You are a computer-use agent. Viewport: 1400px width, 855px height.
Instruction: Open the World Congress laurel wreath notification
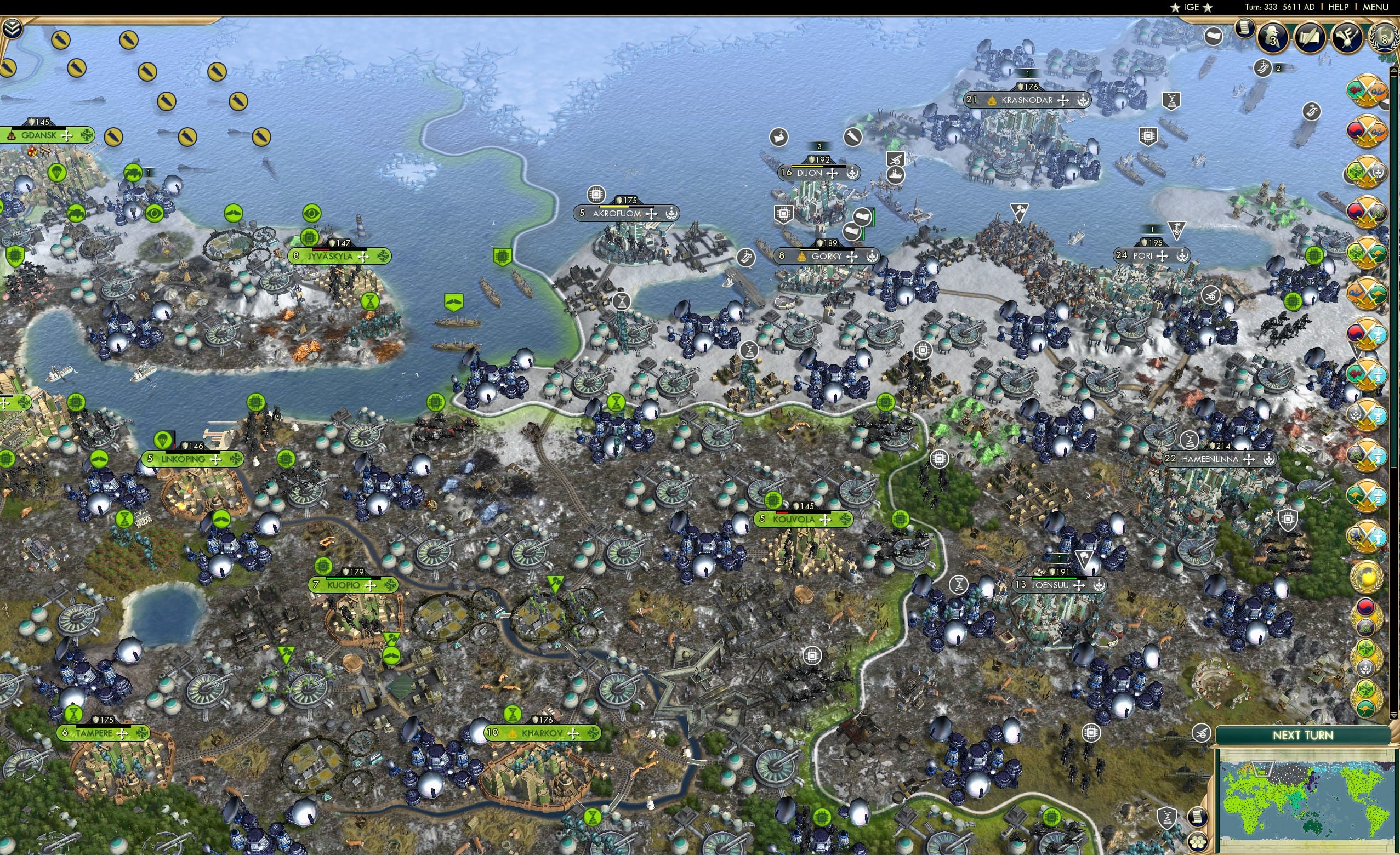[x=1384, y=36]
